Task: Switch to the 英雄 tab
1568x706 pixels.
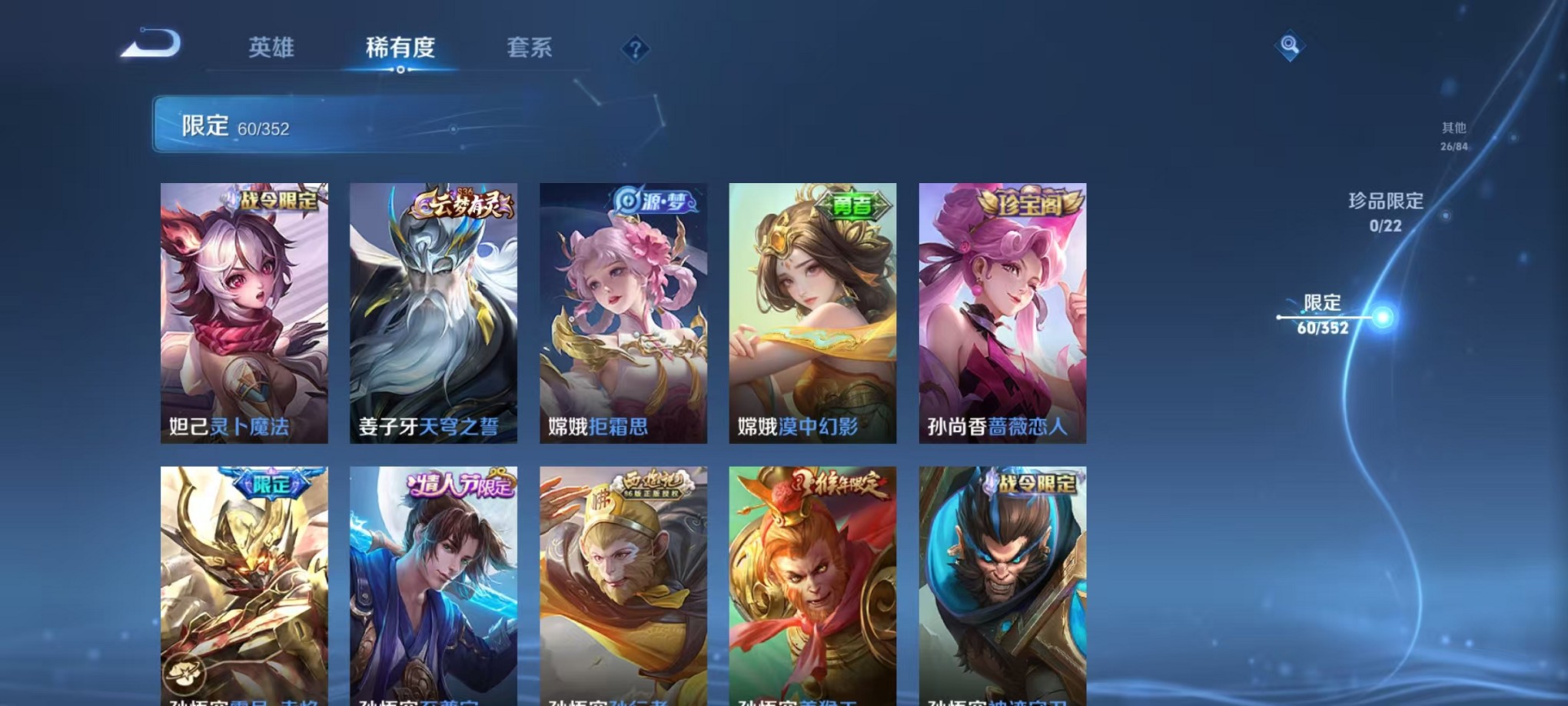Action: click(x=271, y=48)
